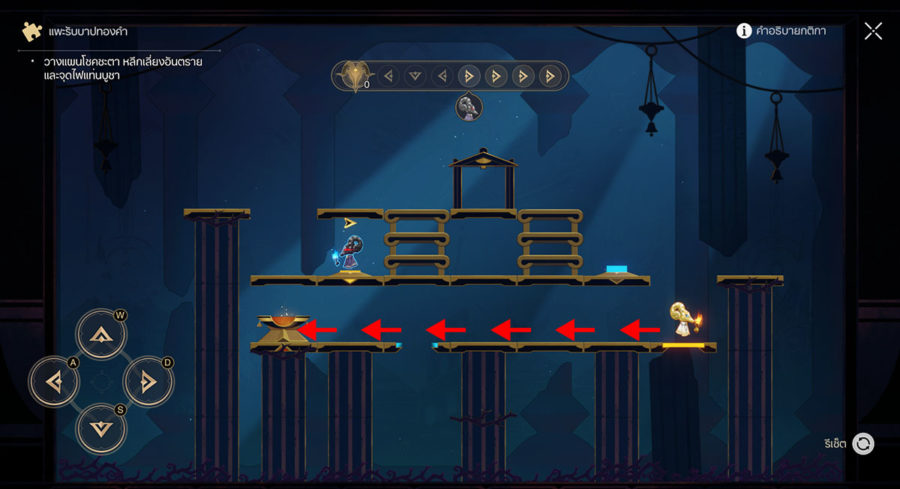
Task: Reset the puzzle with the รีเซ็ต button
Action: click(x=862, y=443)
